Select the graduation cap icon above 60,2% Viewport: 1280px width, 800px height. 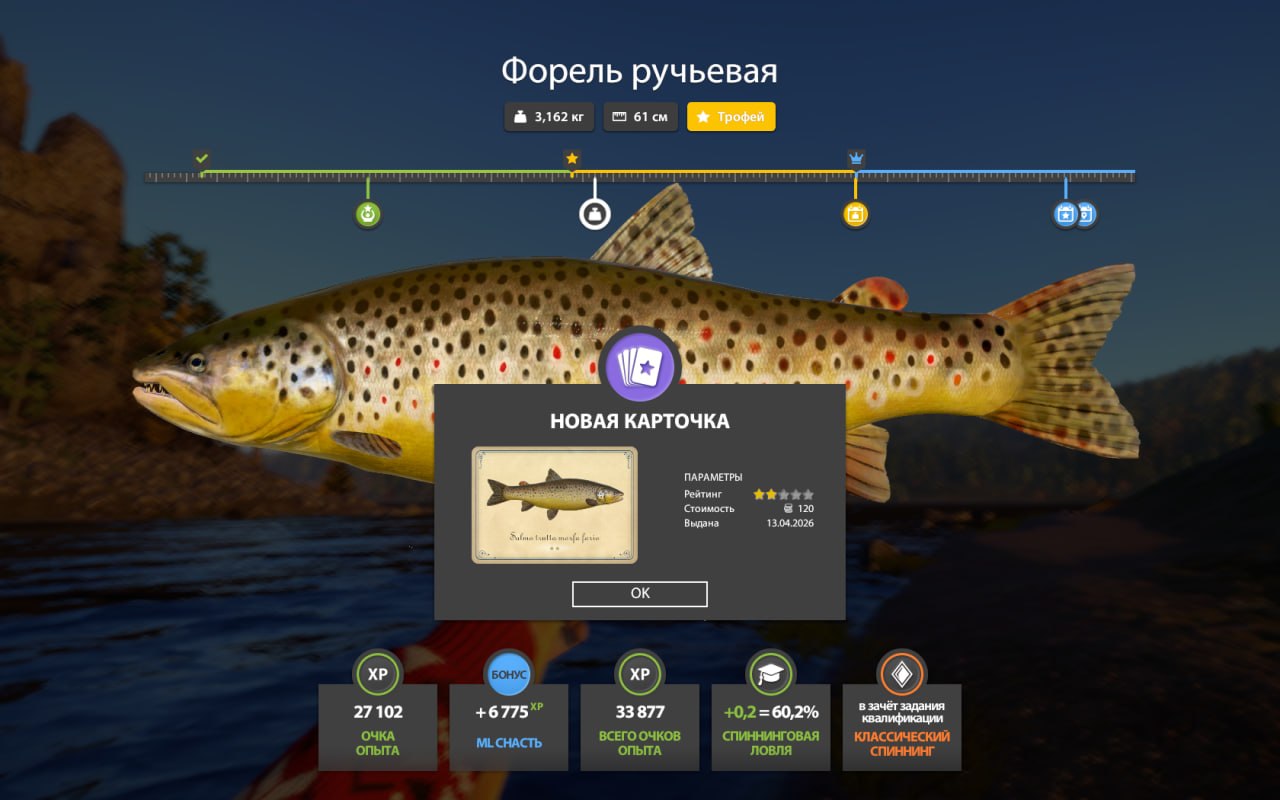tap(770, 673)
